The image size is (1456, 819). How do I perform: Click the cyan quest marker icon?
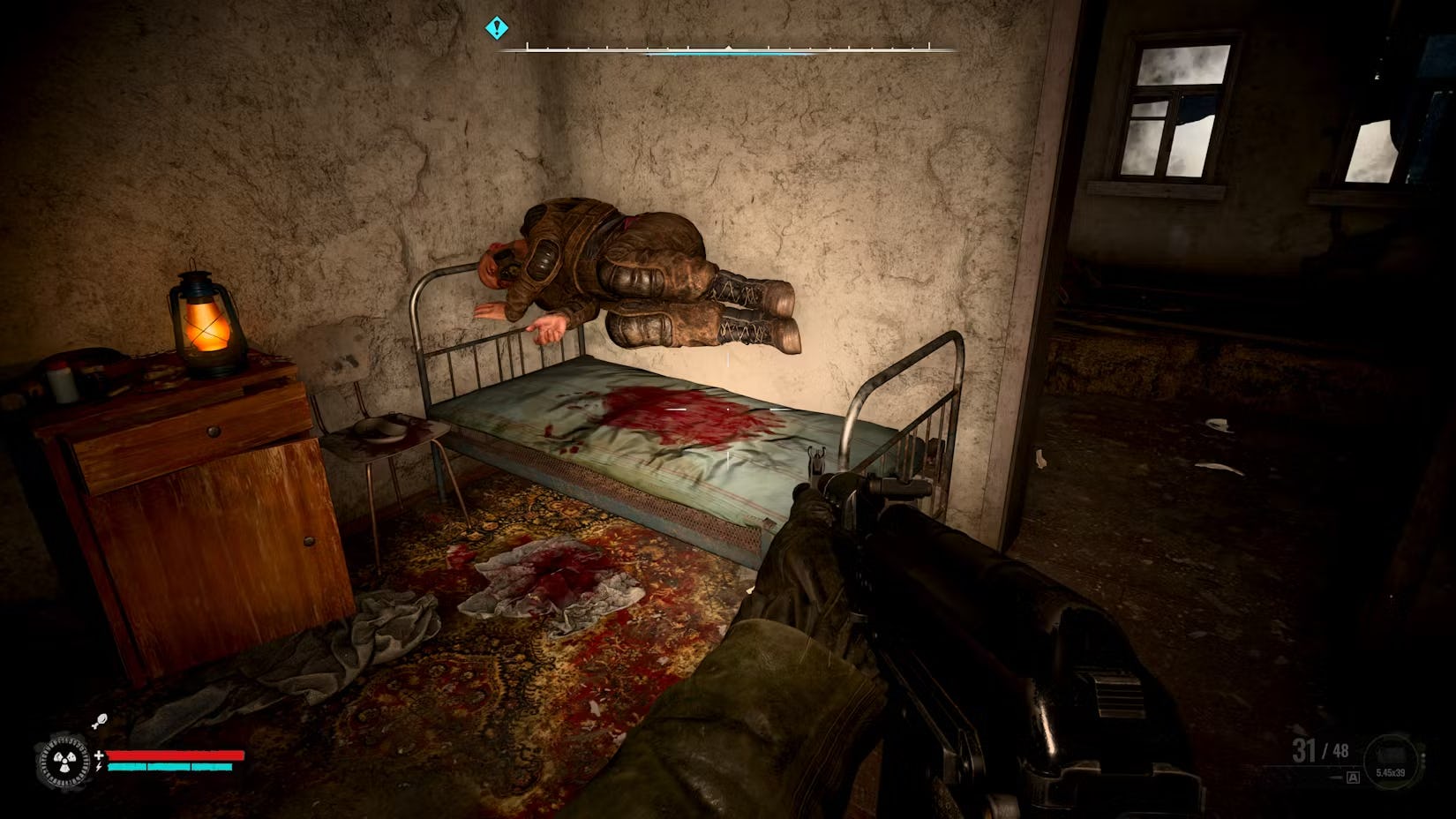pyautogui.click(x=497, y=28)
